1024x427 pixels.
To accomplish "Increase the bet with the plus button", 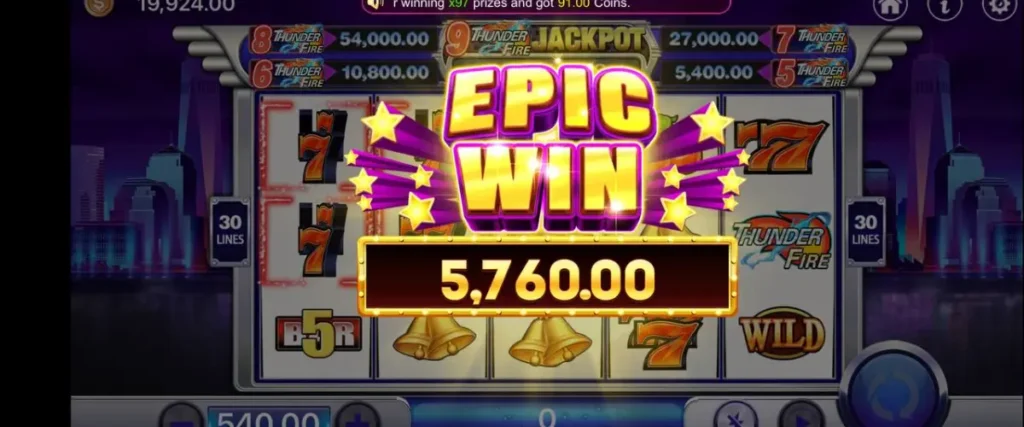I will tap(358, 416).
